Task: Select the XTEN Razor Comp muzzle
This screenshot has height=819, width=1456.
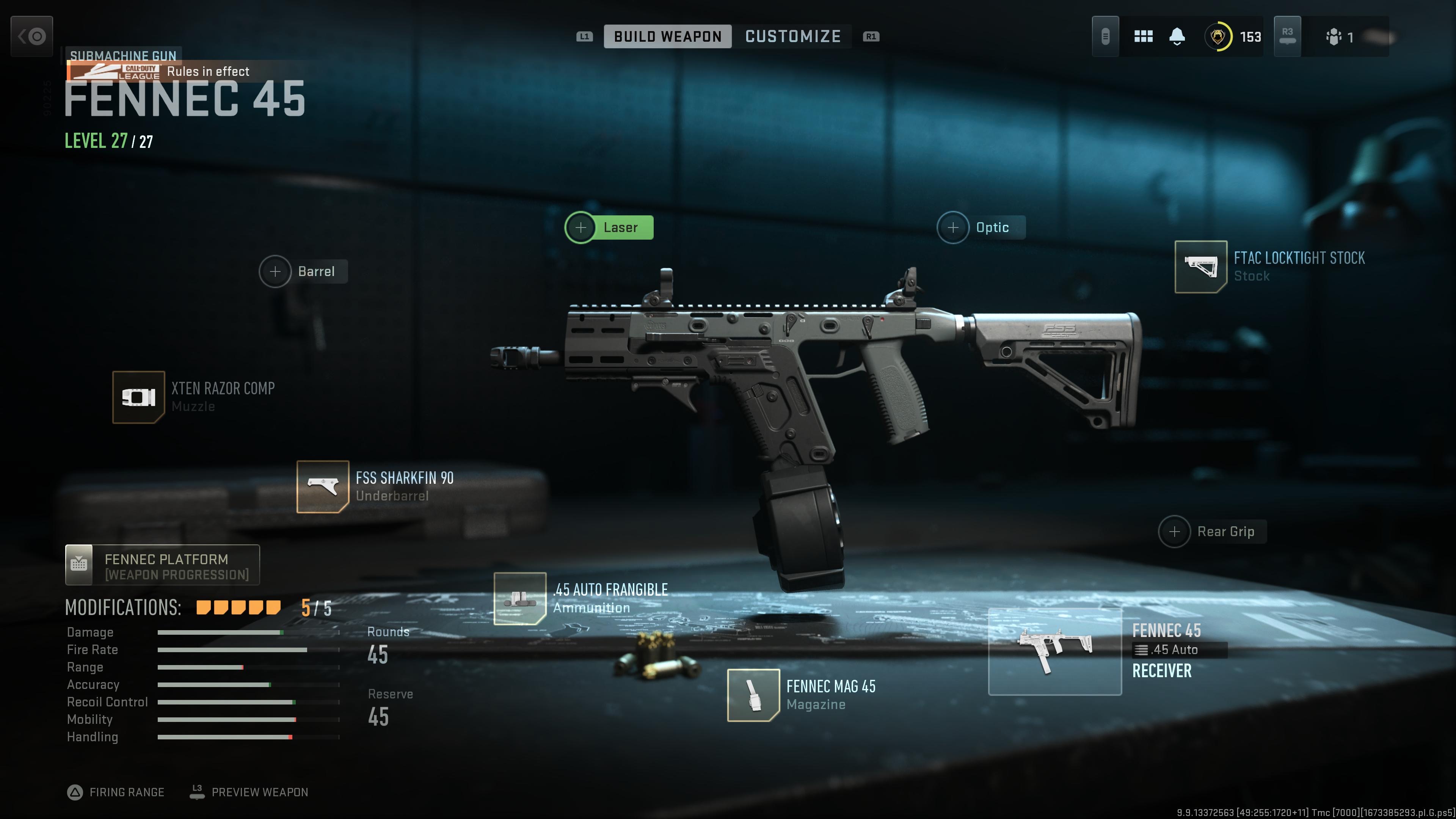Action: pyautogui.click(x=138, y=397)
